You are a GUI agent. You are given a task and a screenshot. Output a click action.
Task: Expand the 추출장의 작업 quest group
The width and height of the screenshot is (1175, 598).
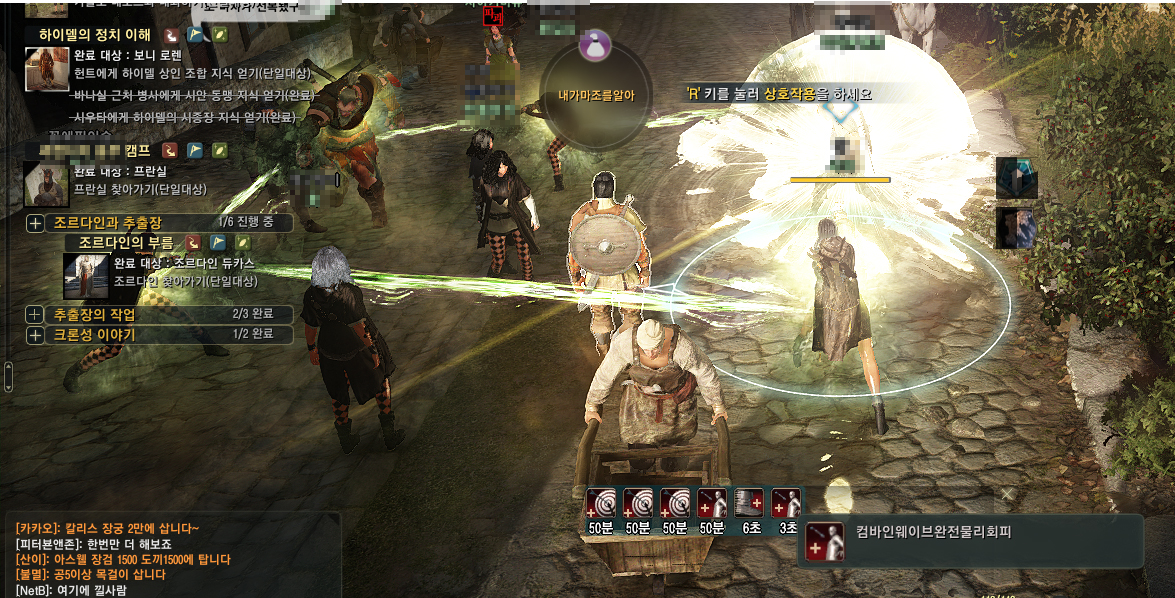(35, 315)
